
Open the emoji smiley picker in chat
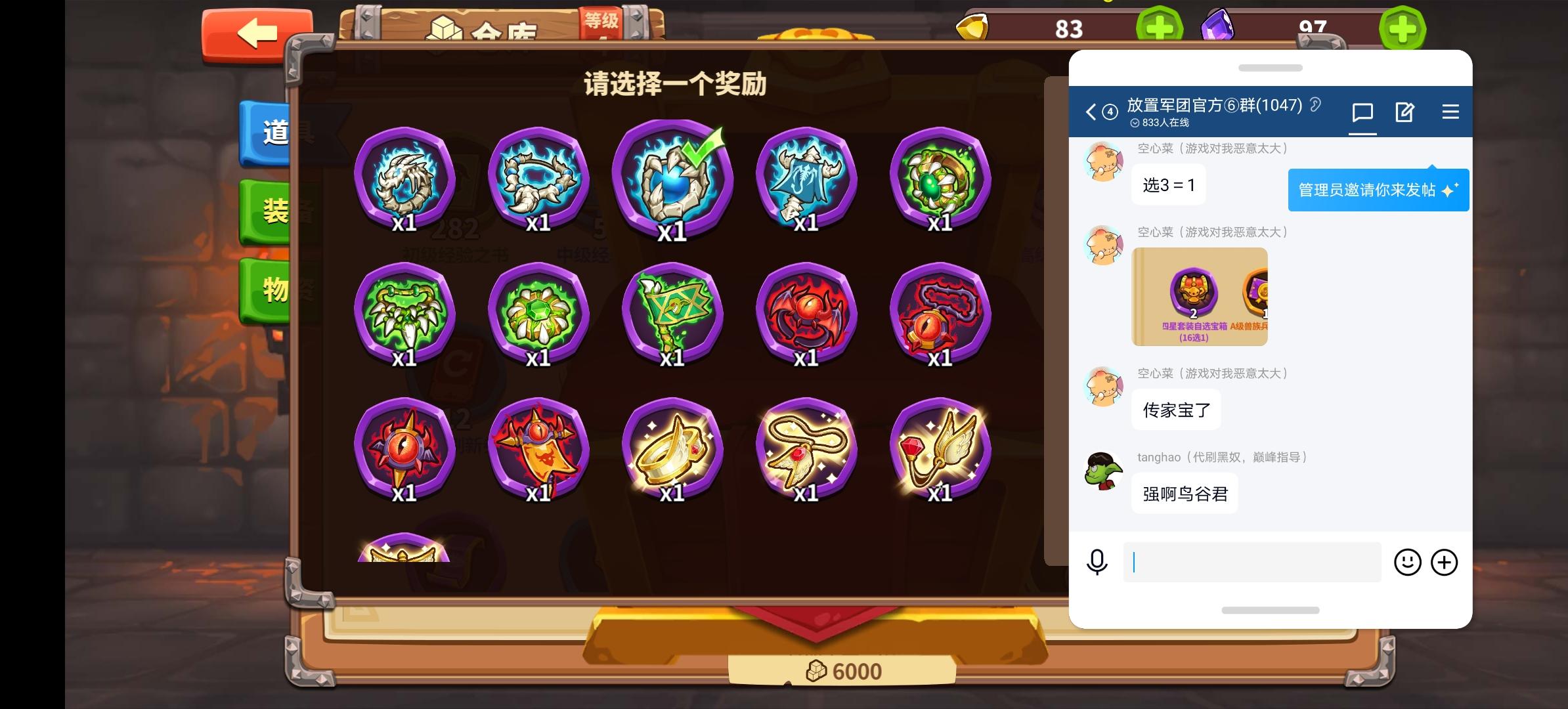click(1408, 563)
